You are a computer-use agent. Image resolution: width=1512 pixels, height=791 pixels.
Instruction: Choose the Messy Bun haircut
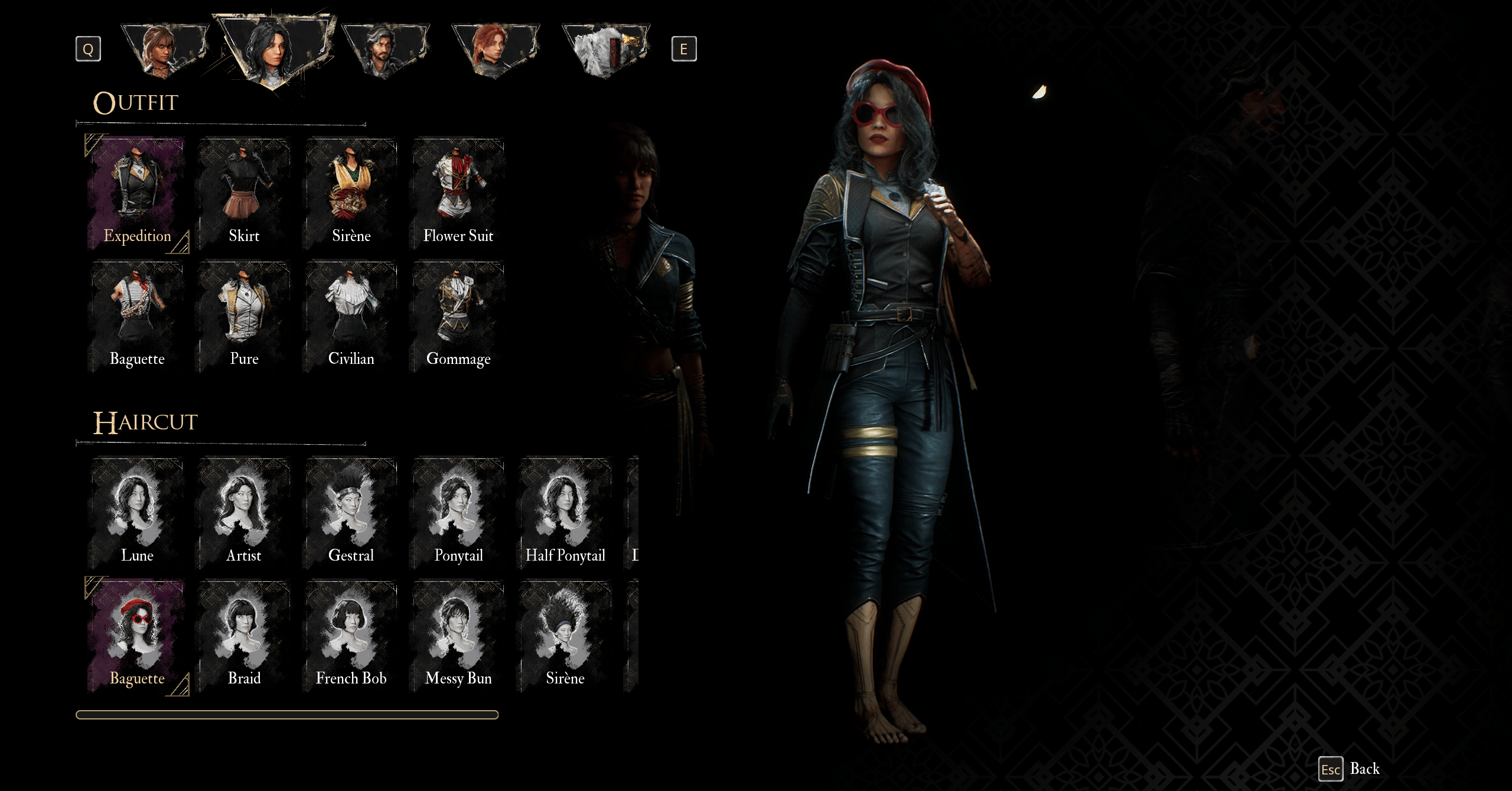pyautogui.click(x=458, y=636)
